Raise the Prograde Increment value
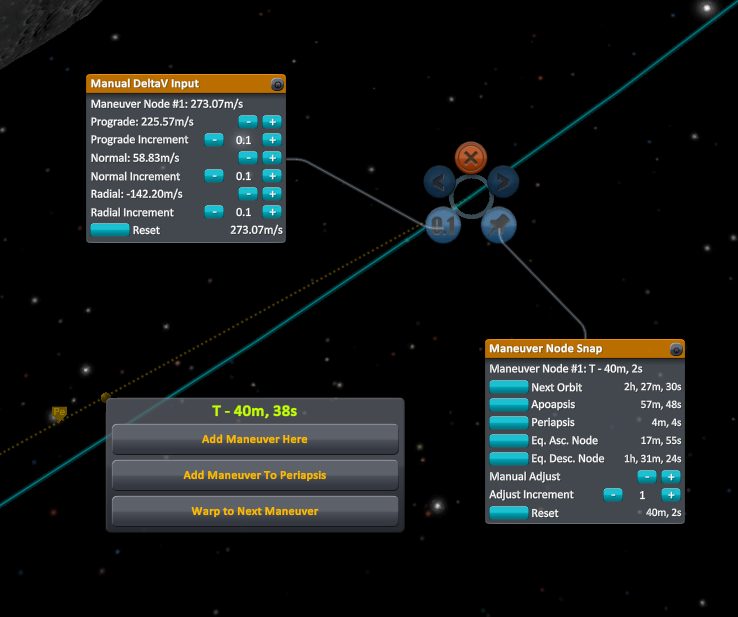This screenshot has height=617, width=738. tap(272, 140)
